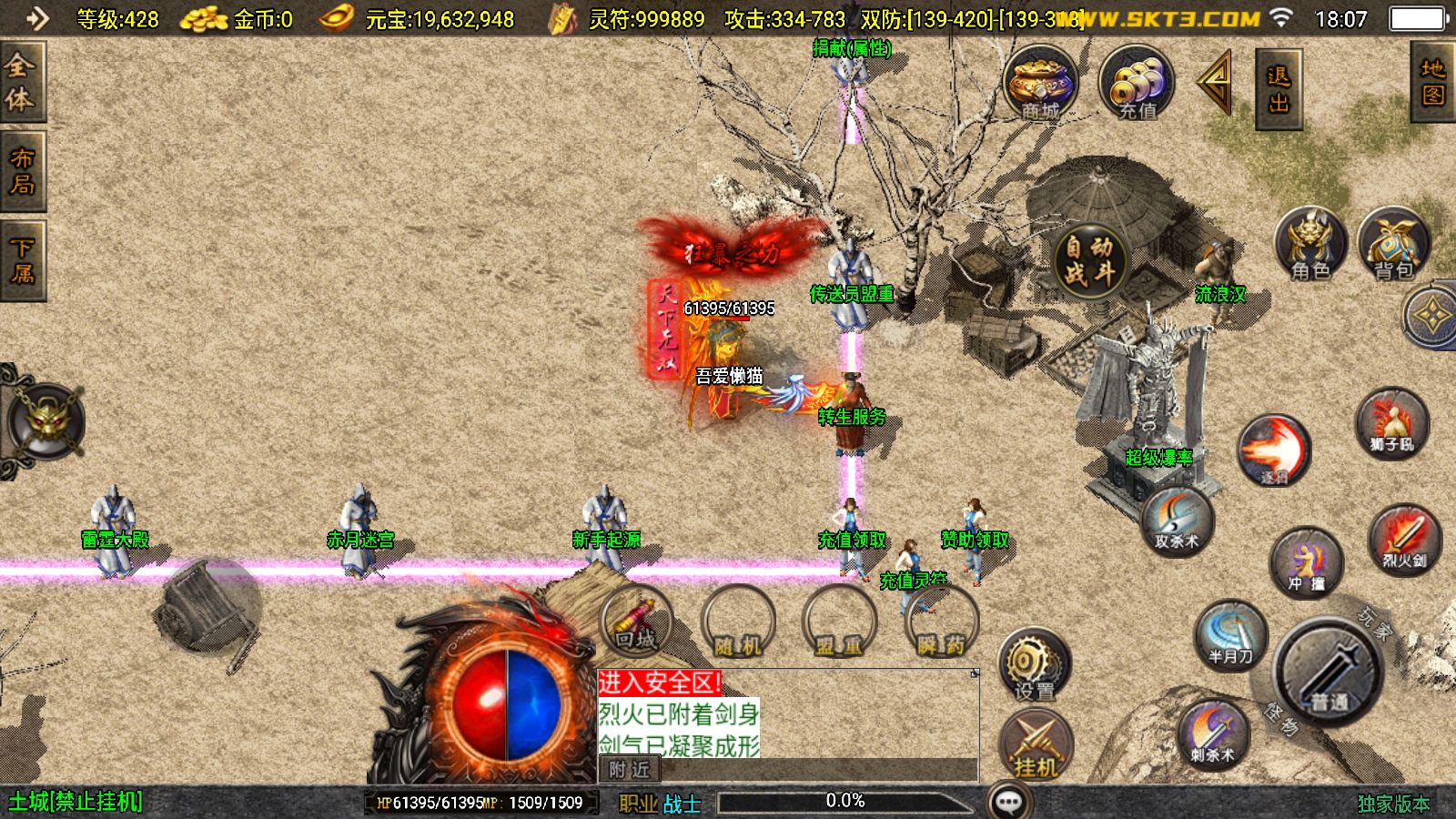Screen dimensions: 1456x819
Task: Open the 充值 recharge menu
Action: tap(1137, 84)
